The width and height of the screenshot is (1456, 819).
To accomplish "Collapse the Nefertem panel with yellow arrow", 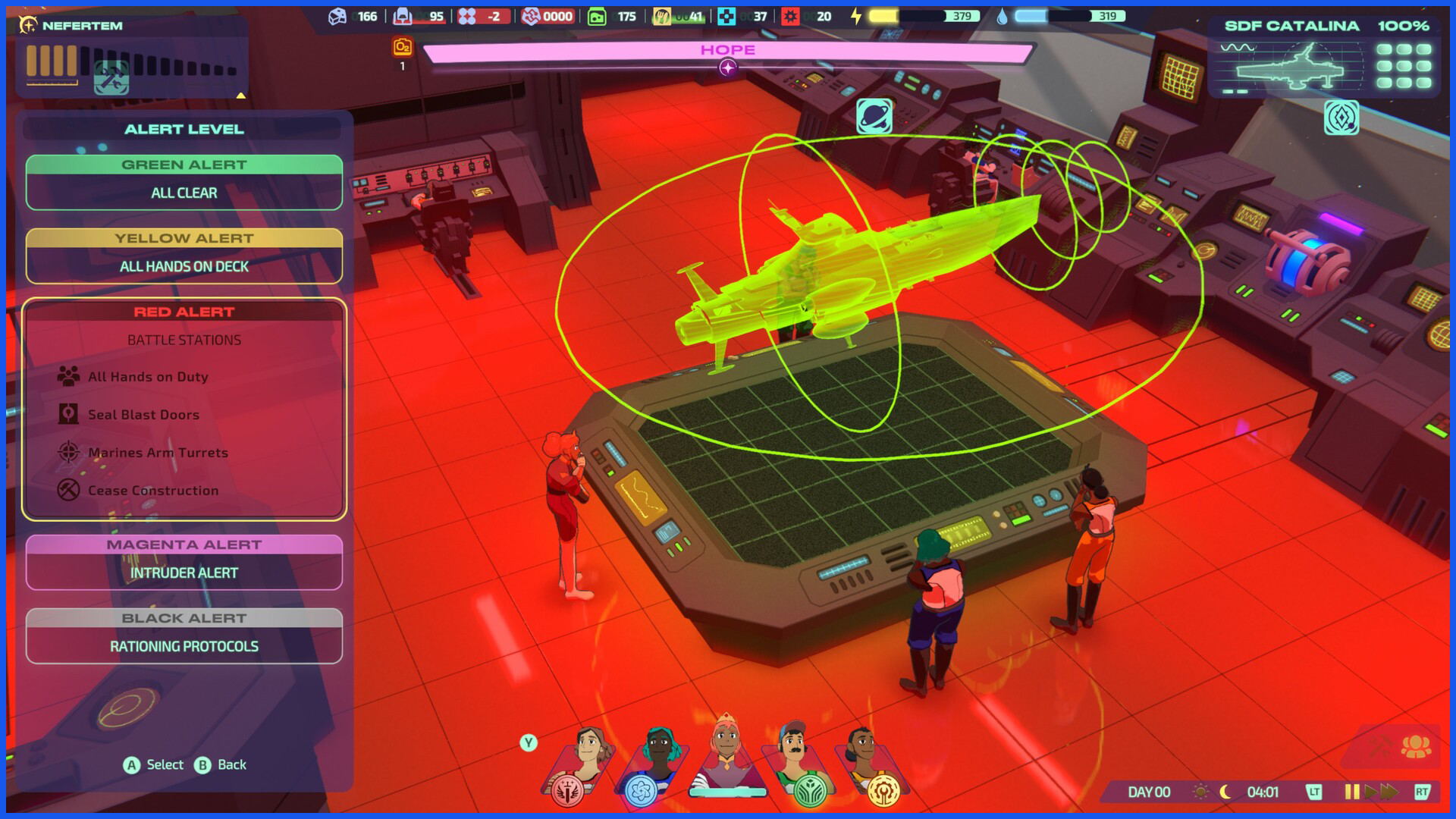I will [x=240, y=96].
